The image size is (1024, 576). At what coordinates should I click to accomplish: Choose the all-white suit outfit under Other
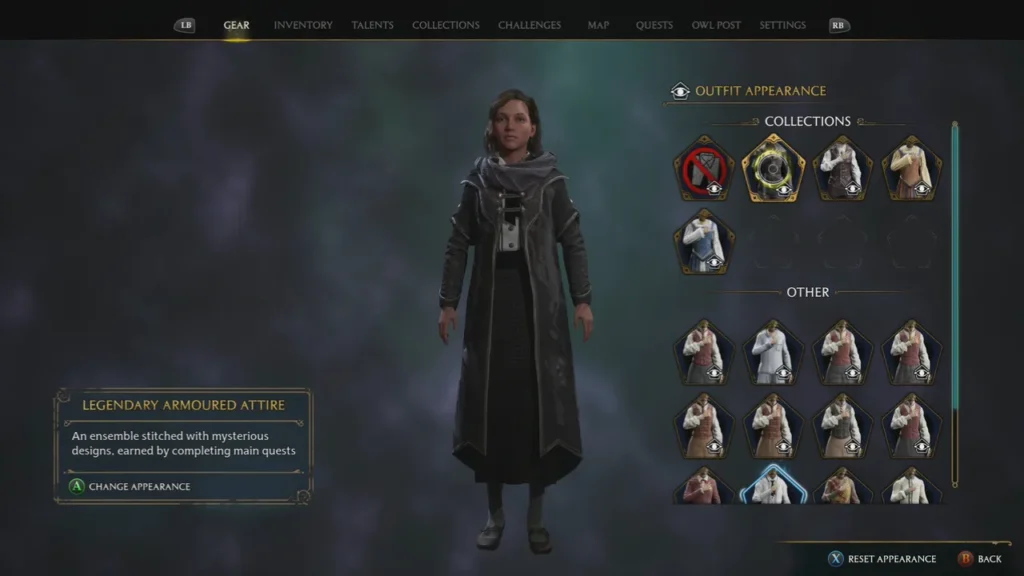773,352
